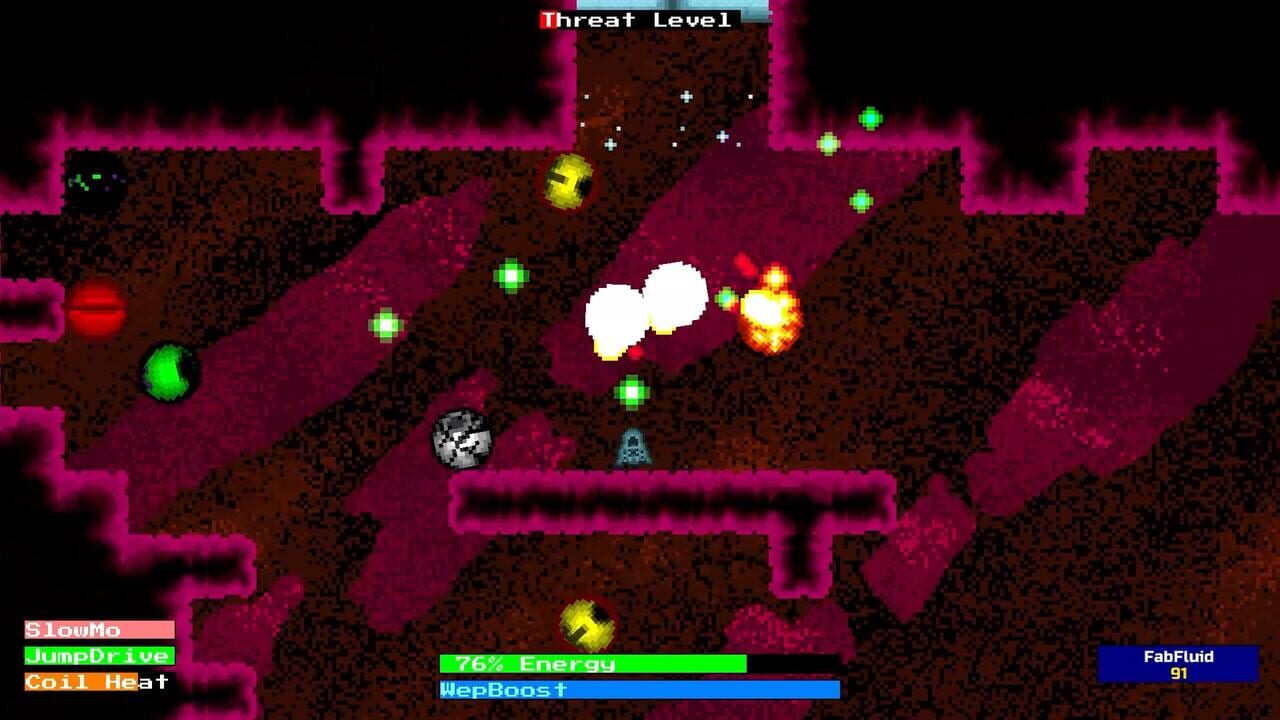The image size is (1280, 720).
Task: Click the green gem orb on the left
Action: [x=166, y=374]
